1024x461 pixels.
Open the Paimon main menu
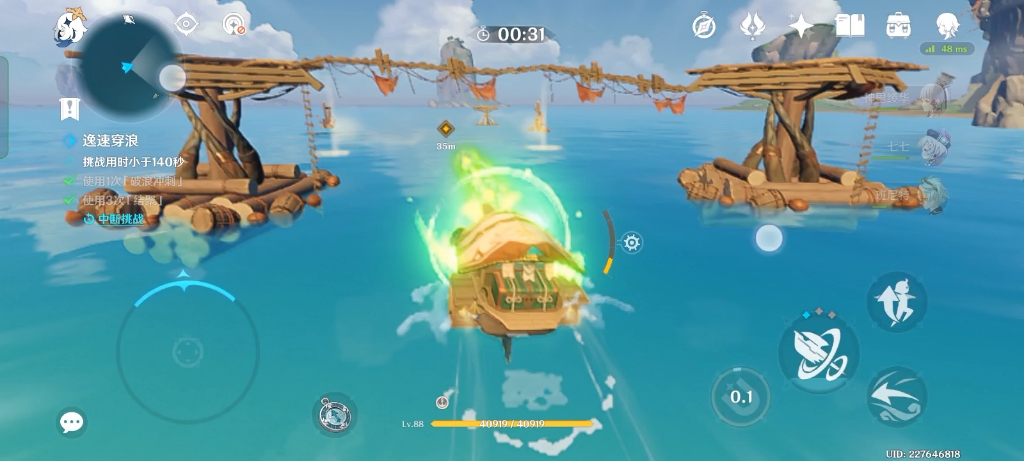click(x=70, y=27)
